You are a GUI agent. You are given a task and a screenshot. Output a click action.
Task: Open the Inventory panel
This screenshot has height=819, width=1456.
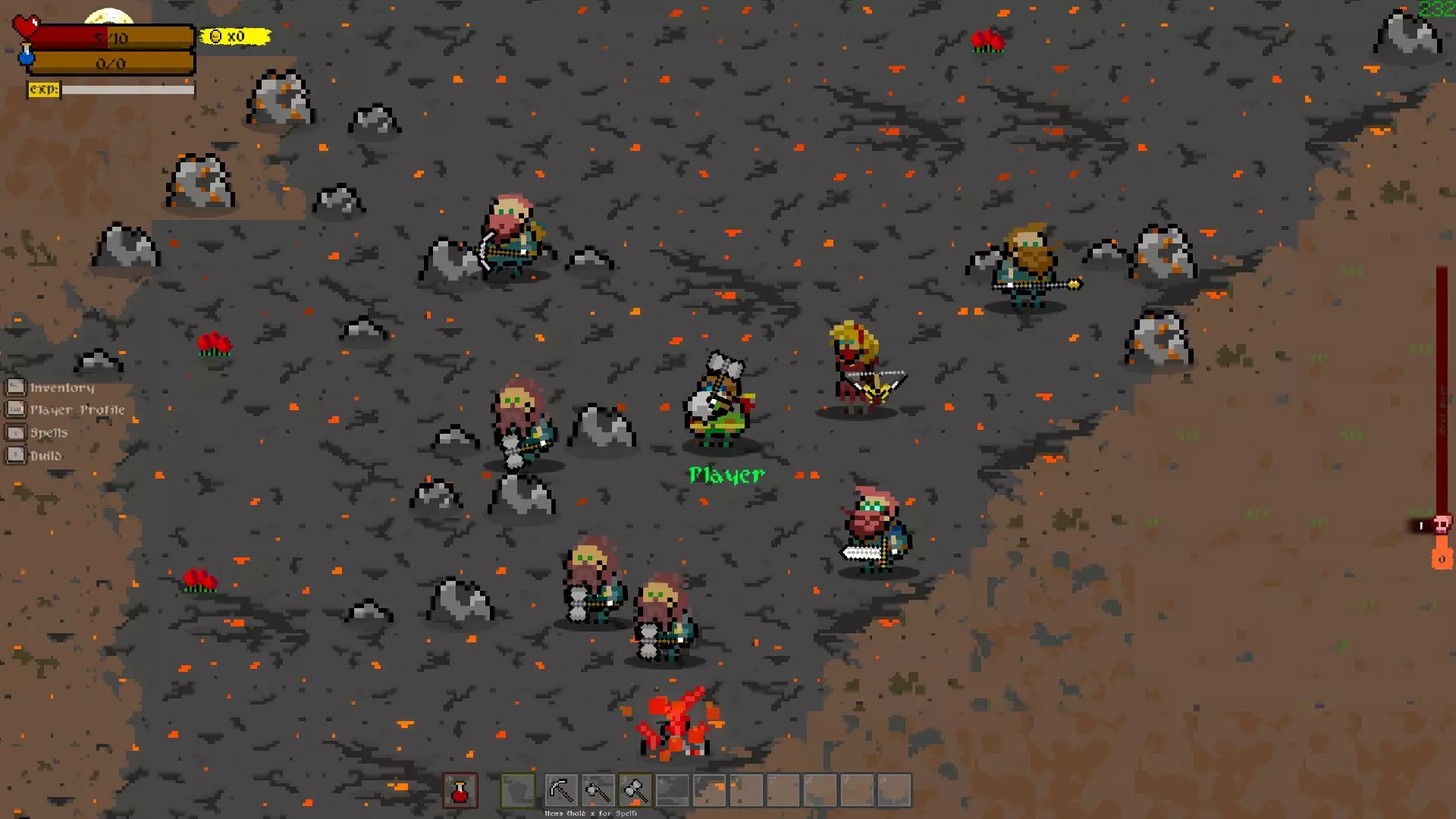[61, 387]
